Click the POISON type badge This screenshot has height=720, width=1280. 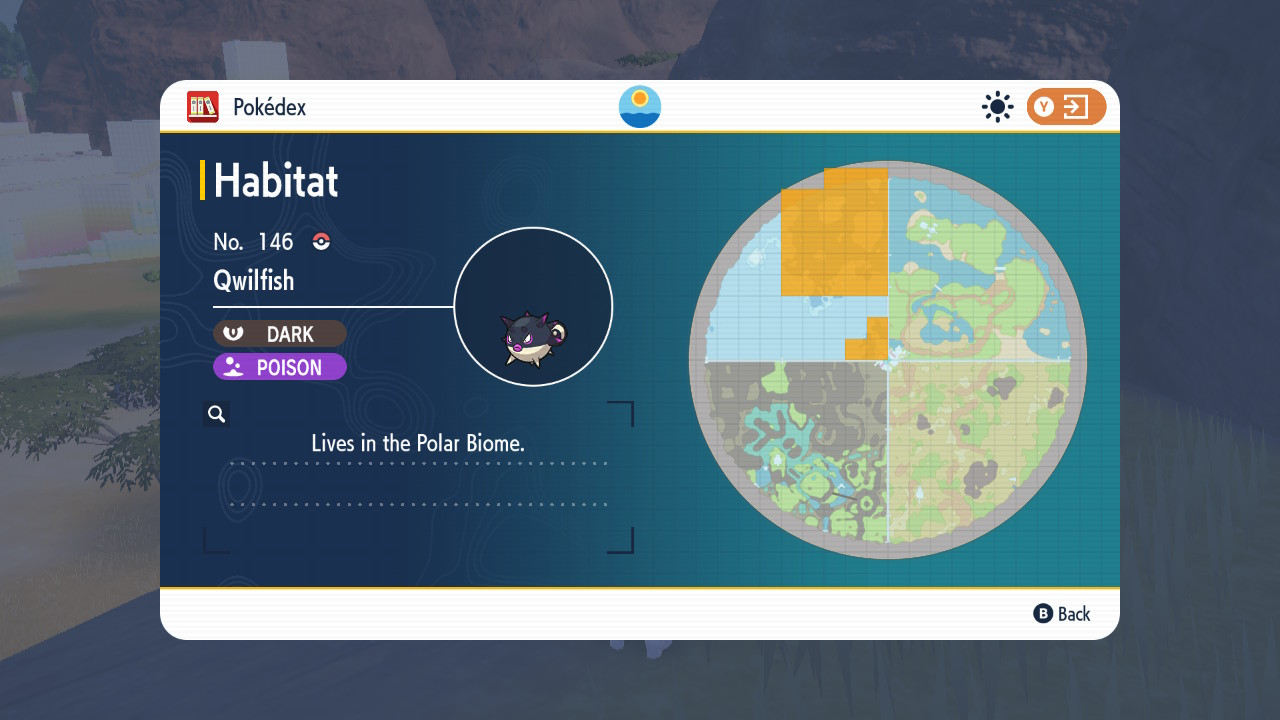click(x=280, y=367)
